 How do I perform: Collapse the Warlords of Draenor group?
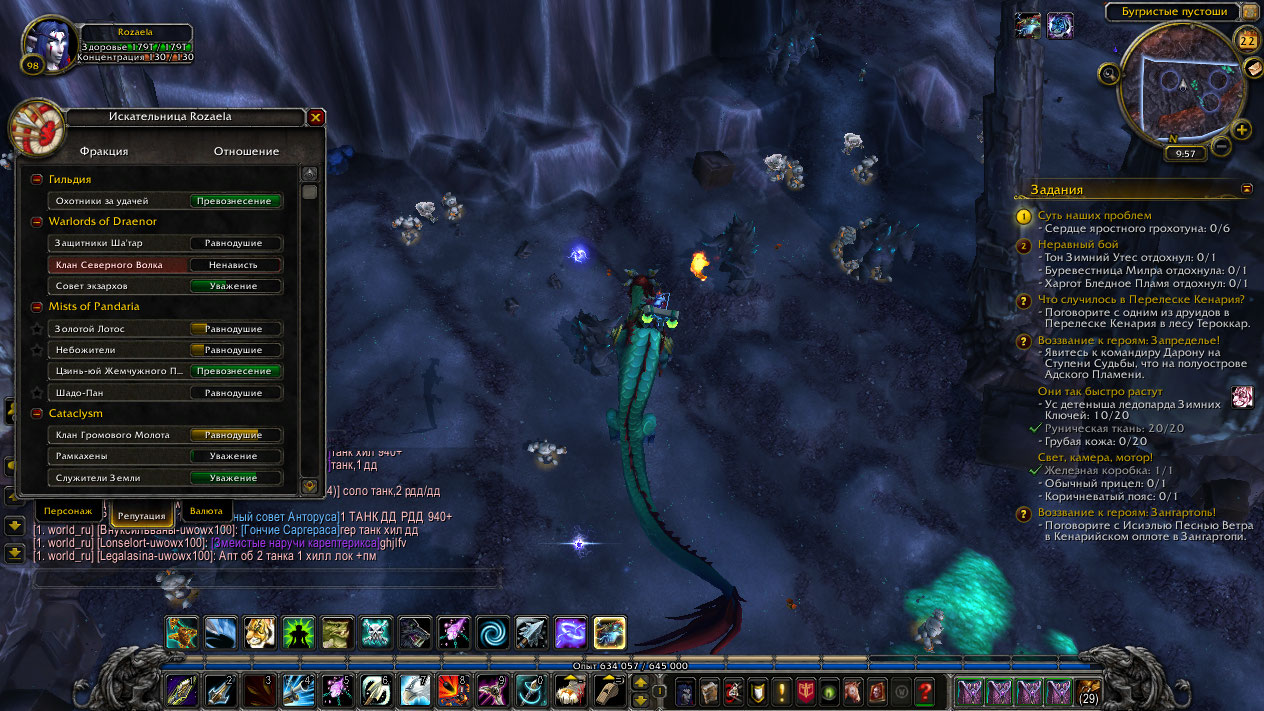coord(37,222)
